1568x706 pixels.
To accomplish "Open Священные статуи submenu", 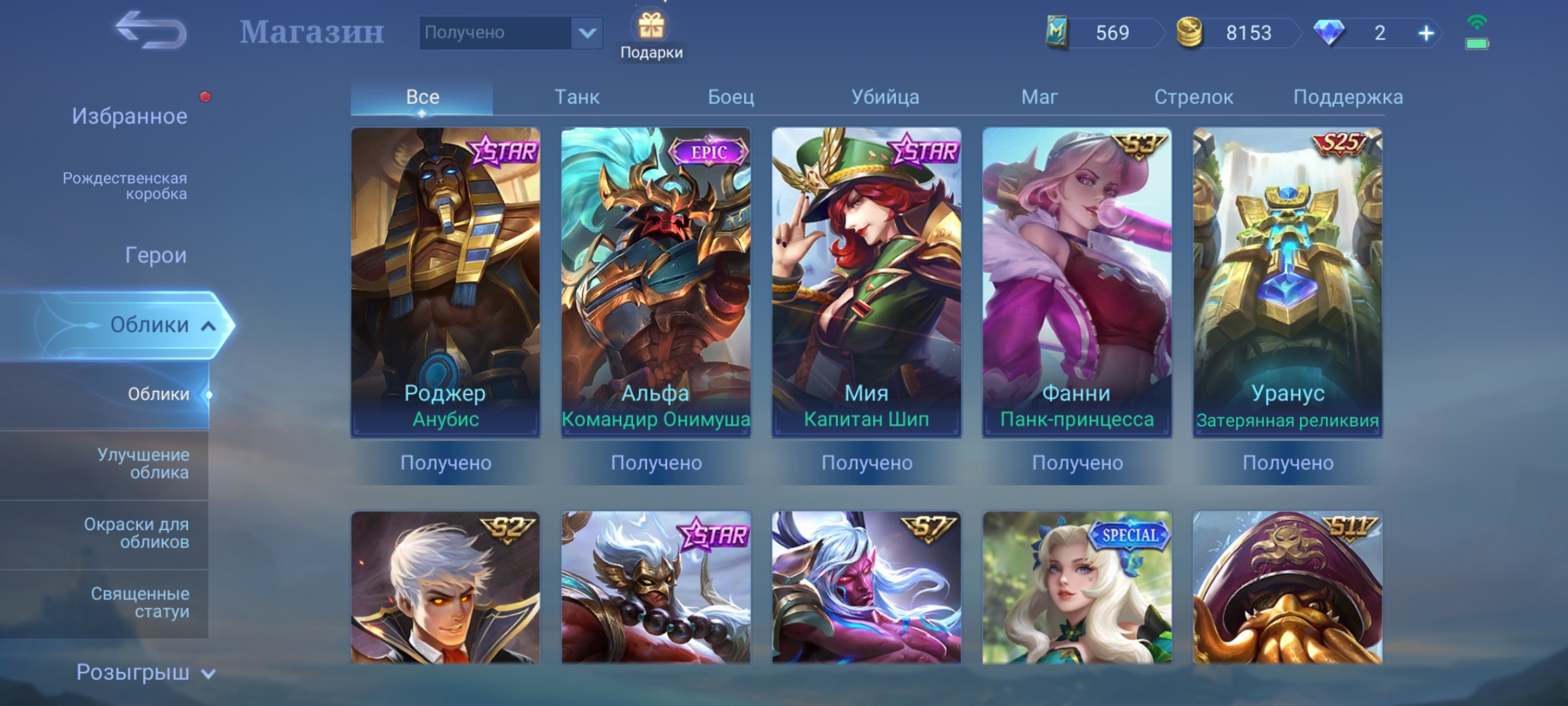I will coord(140,603).
